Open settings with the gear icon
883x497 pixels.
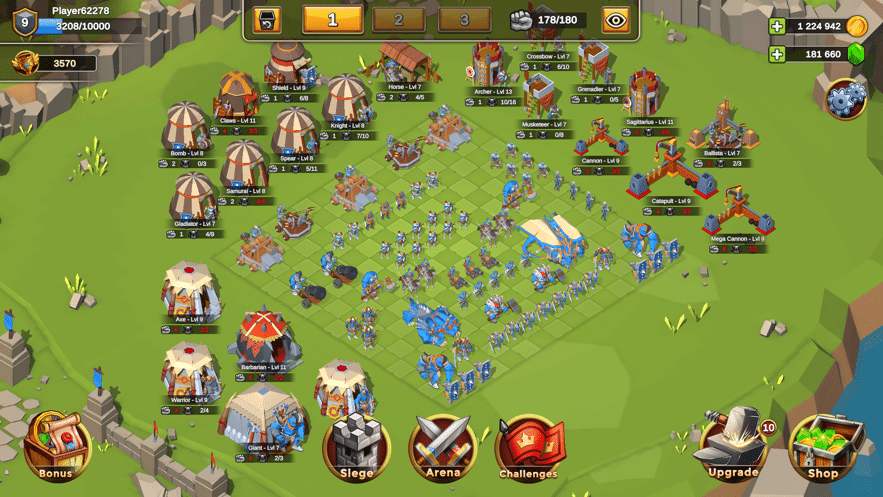pyautogui.click(x=846, y=98)
